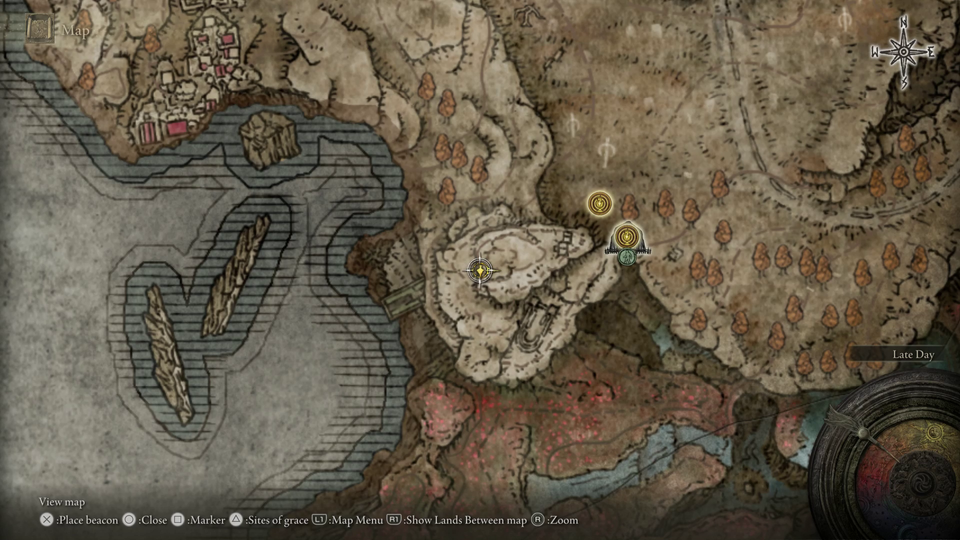Select the grace under the map cursor
960x540 pixels.
(x=482, y=270)
